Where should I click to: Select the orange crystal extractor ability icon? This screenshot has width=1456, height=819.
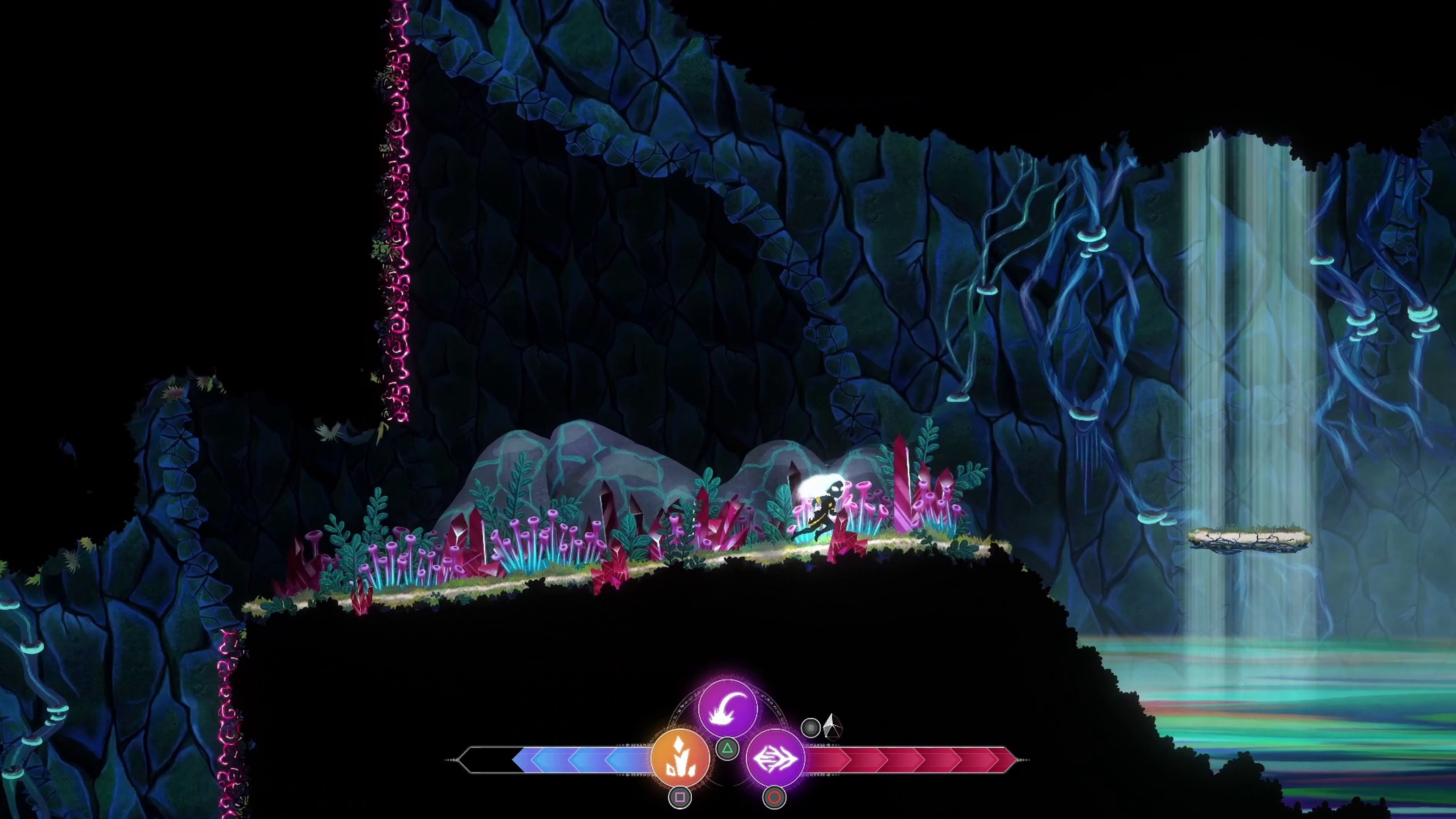(x=680, y=758)
